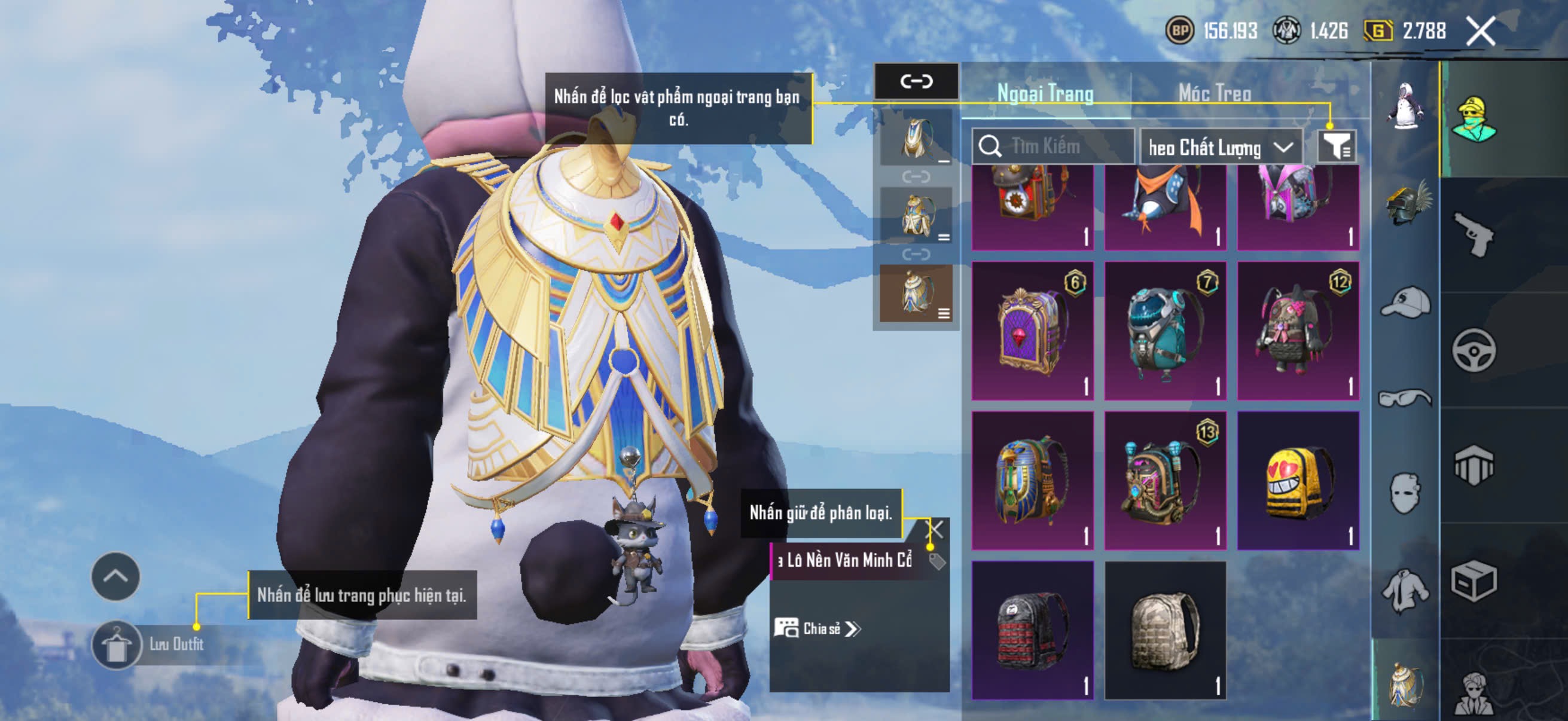
Task: Select the black and red backpack
Action: click(x=1032, y=630)
